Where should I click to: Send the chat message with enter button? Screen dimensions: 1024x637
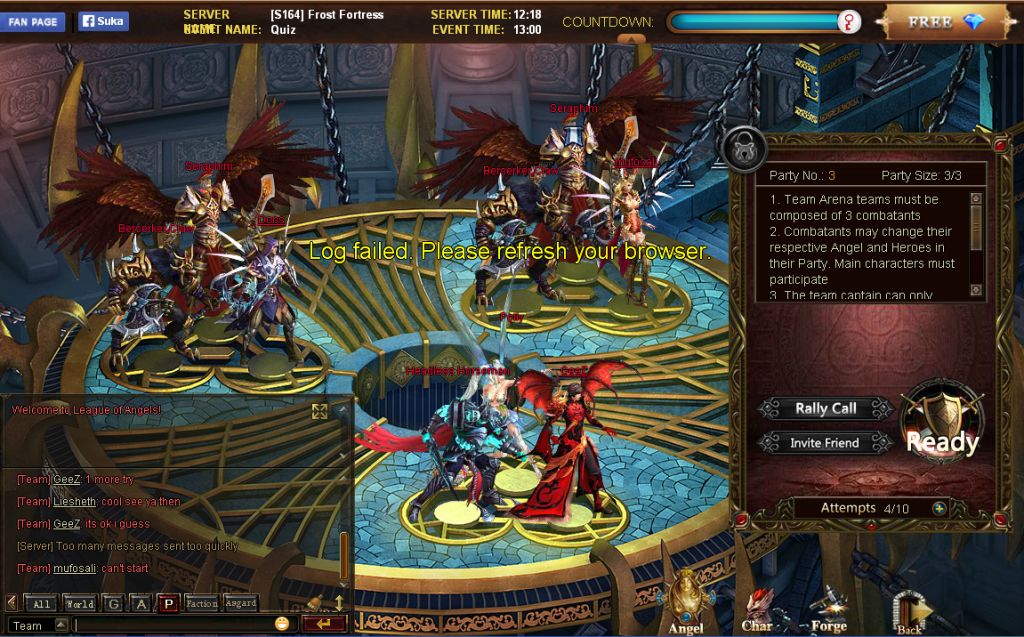[x=323, y=624]
